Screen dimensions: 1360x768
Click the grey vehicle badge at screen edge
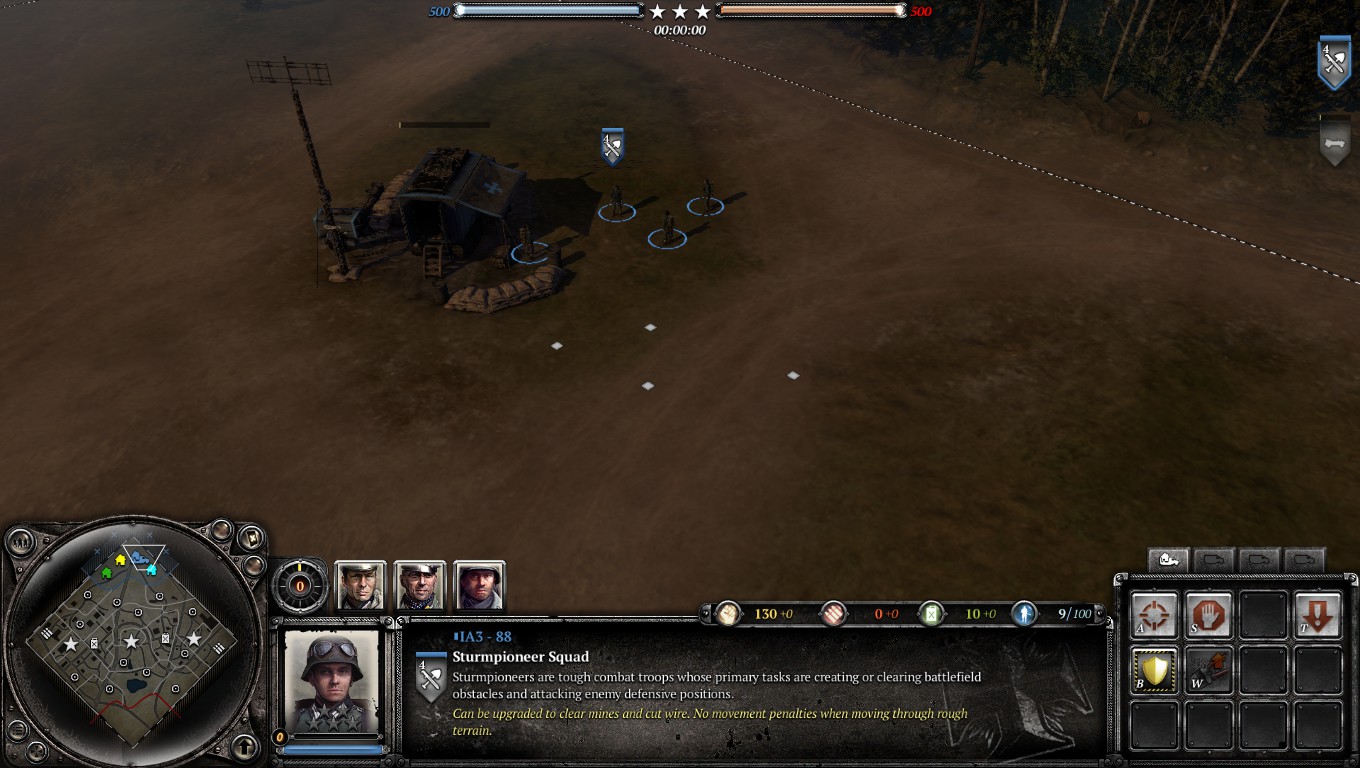pyautogui.click(x=1334, y=145)
